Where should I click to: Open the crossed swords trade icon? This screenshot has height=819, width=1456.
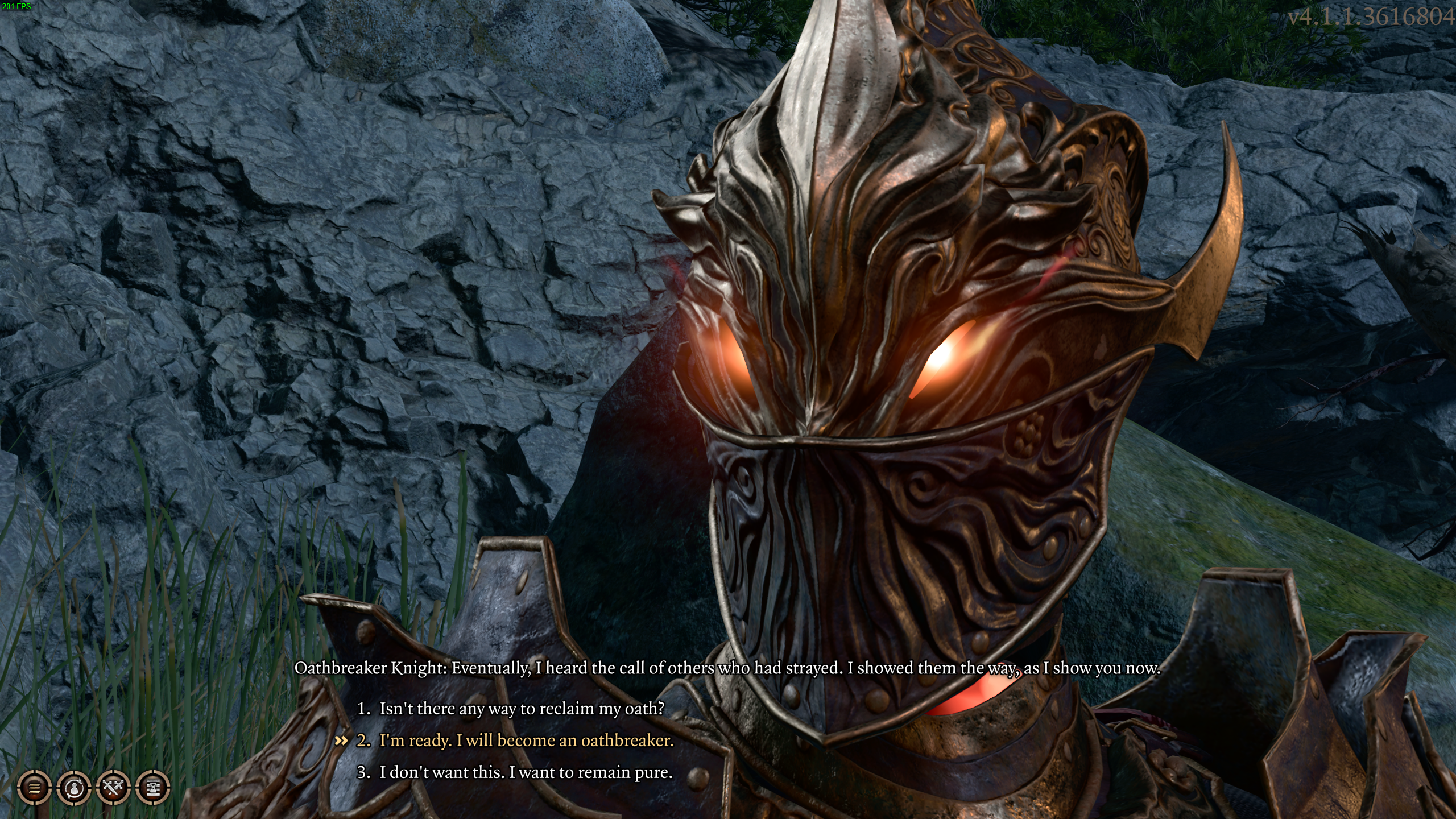tap(114, 788)
